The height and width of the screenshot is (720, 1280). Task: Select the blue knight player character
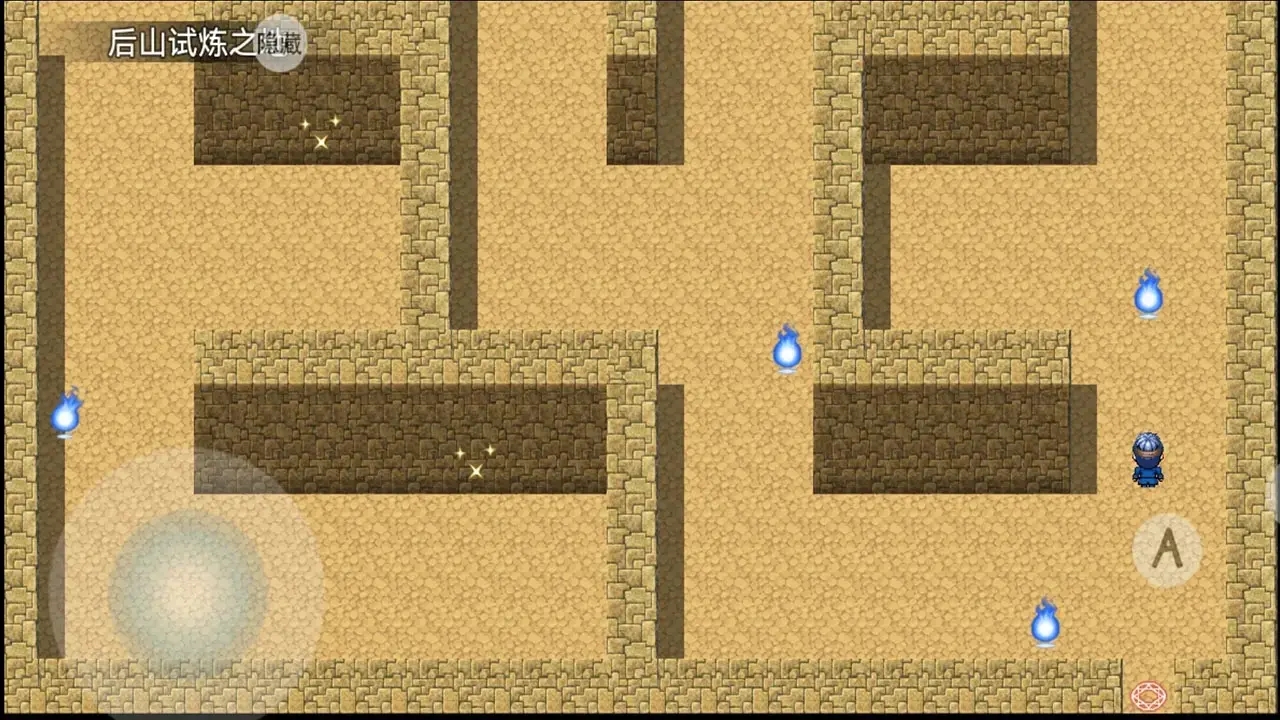[x=1147, y=460]
